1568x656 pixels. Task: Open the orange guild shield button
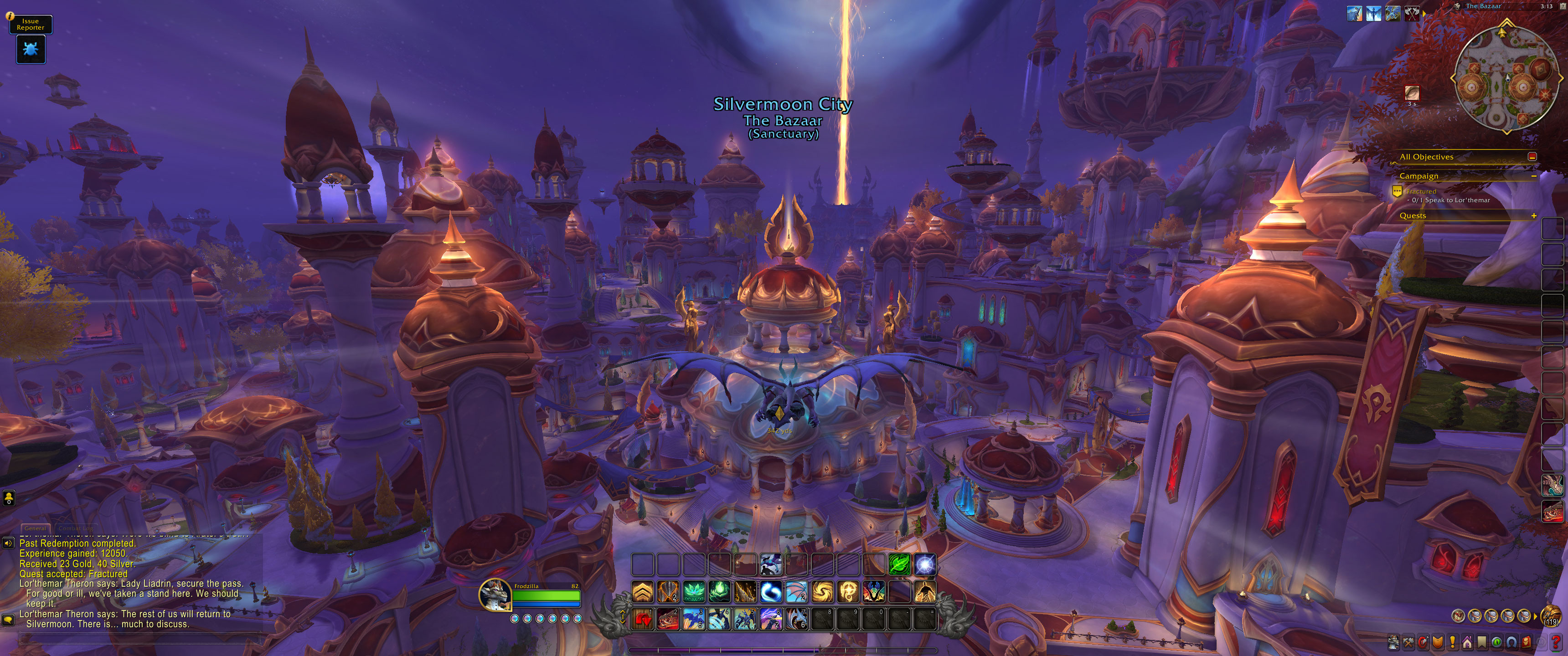click(1438, 641)
